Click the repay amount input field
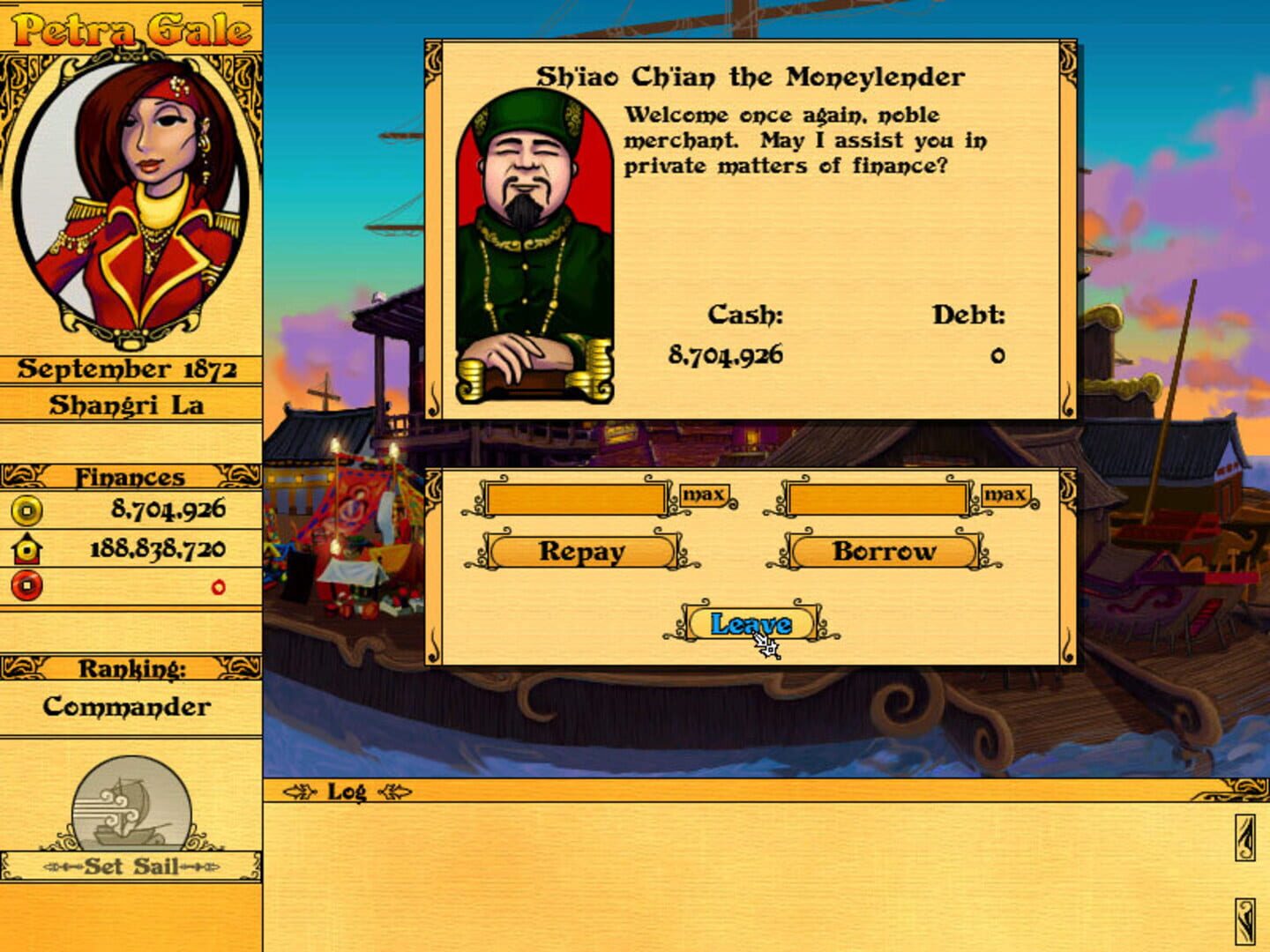 pos(578,499)
